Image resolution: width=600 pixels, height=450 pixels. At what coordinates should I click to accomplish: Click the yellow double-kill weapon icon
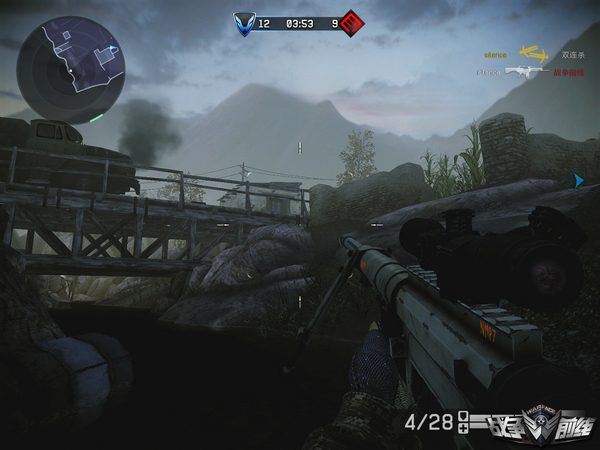(535, 54)
